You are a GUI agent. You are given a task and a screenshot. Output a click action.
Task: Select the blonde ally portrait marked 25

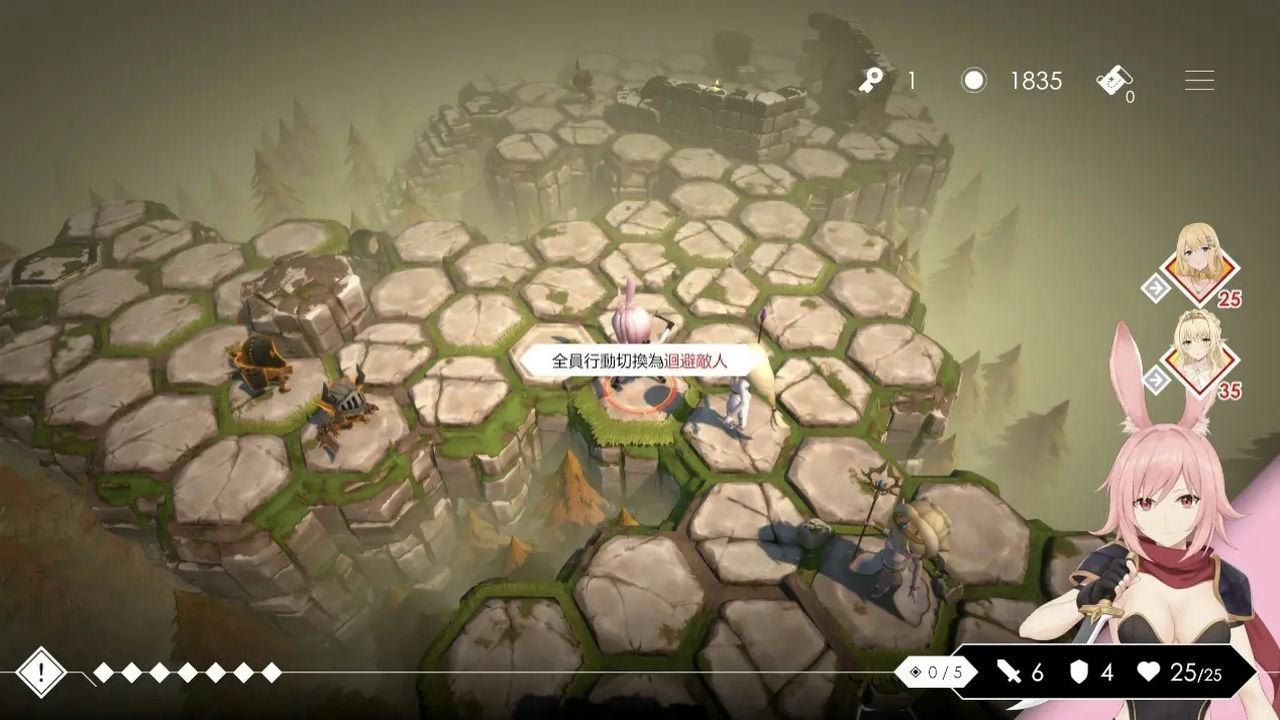pyautogui.click(x=1199, y=263)
